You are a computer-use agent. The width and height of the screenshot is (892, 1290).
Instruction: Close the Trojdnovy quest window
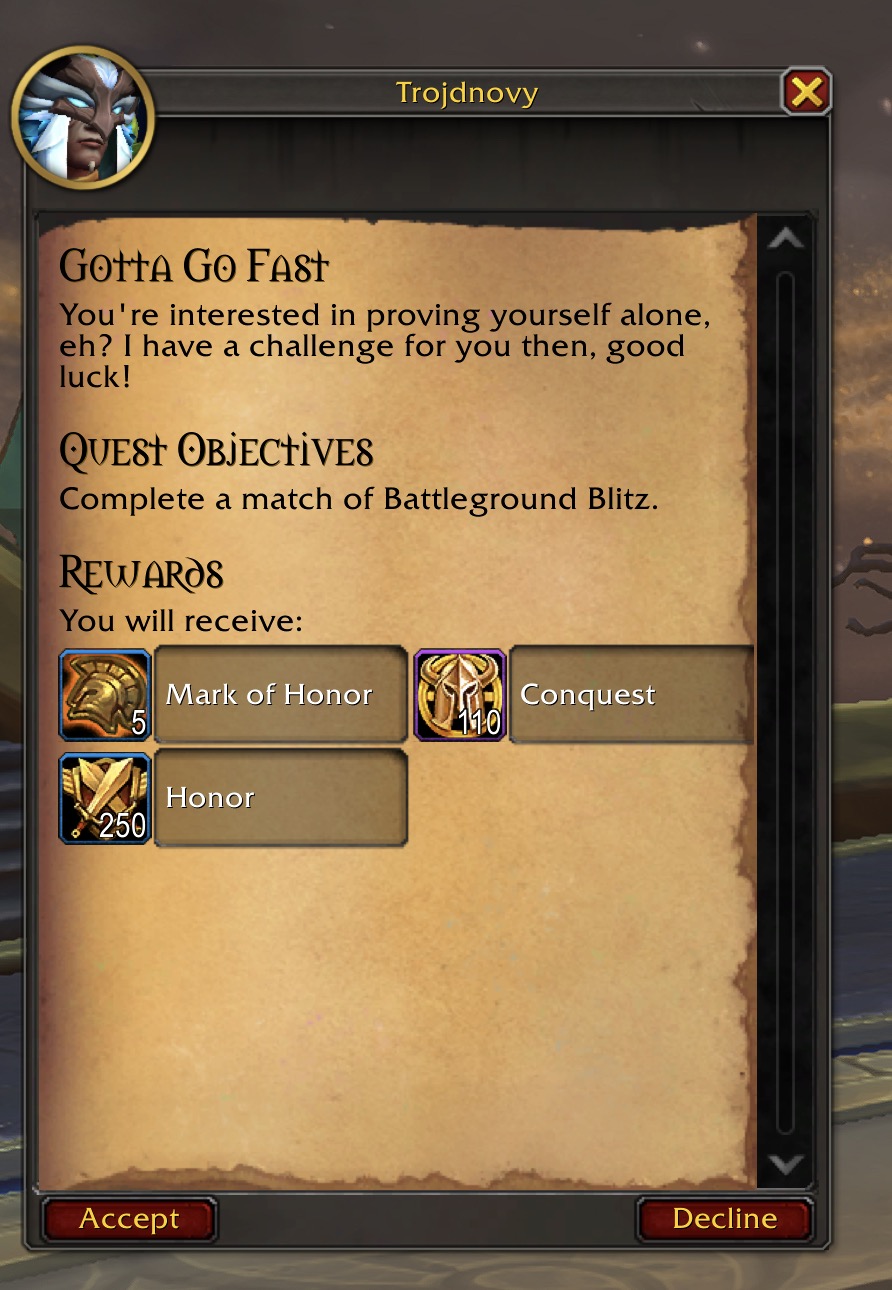click(x=805, y=93)
